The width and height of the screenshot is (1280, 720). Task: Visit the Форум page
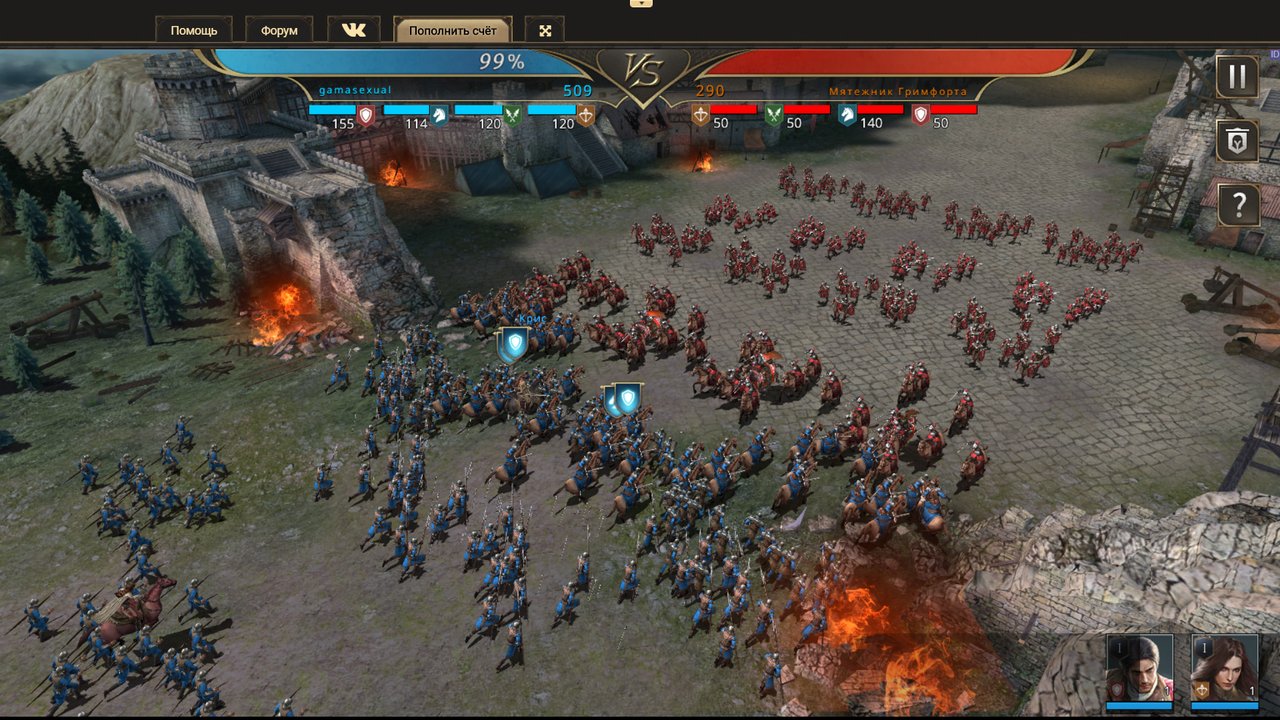tap(279, 30)
